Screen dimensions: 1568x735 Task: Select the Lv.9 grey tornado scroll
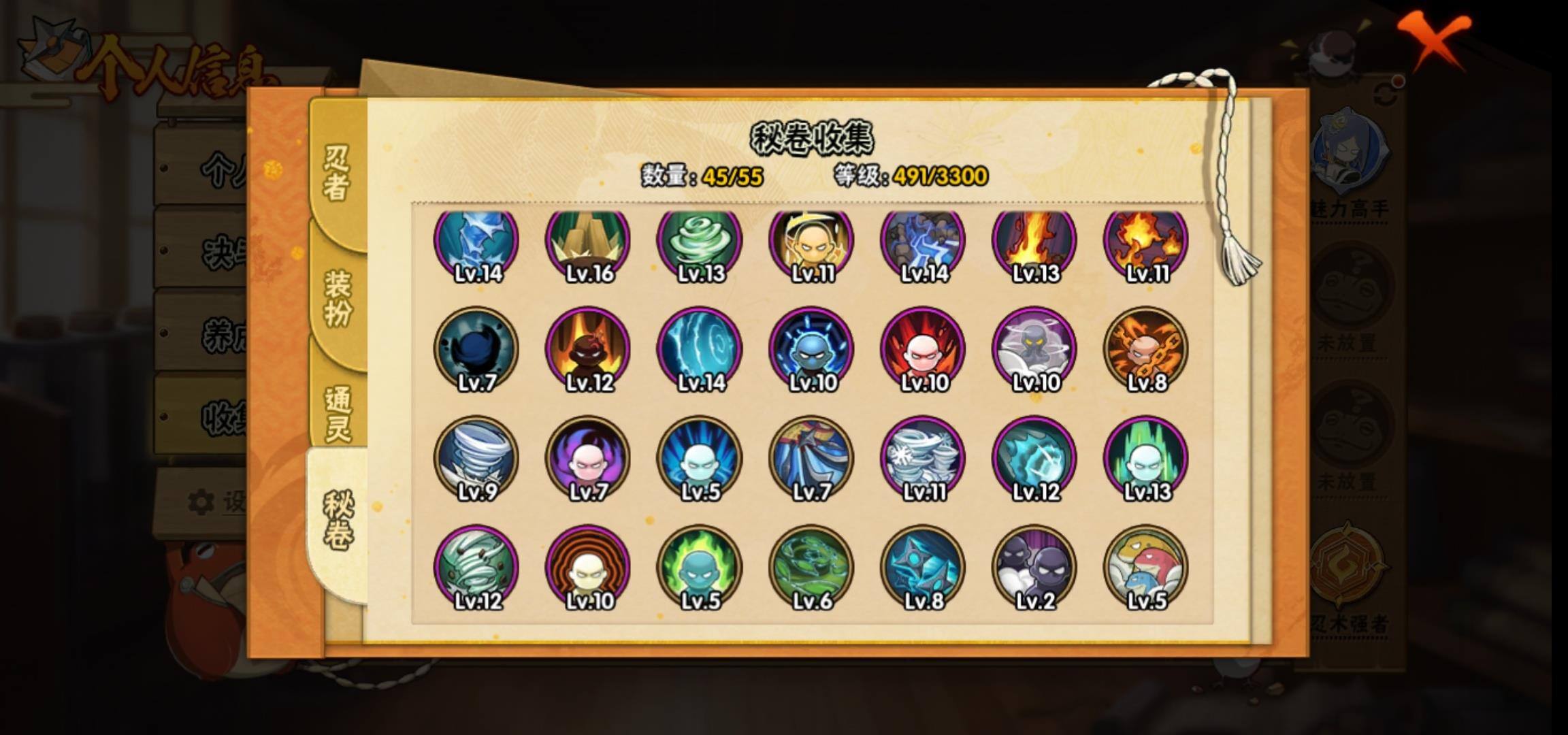[476, 459]
